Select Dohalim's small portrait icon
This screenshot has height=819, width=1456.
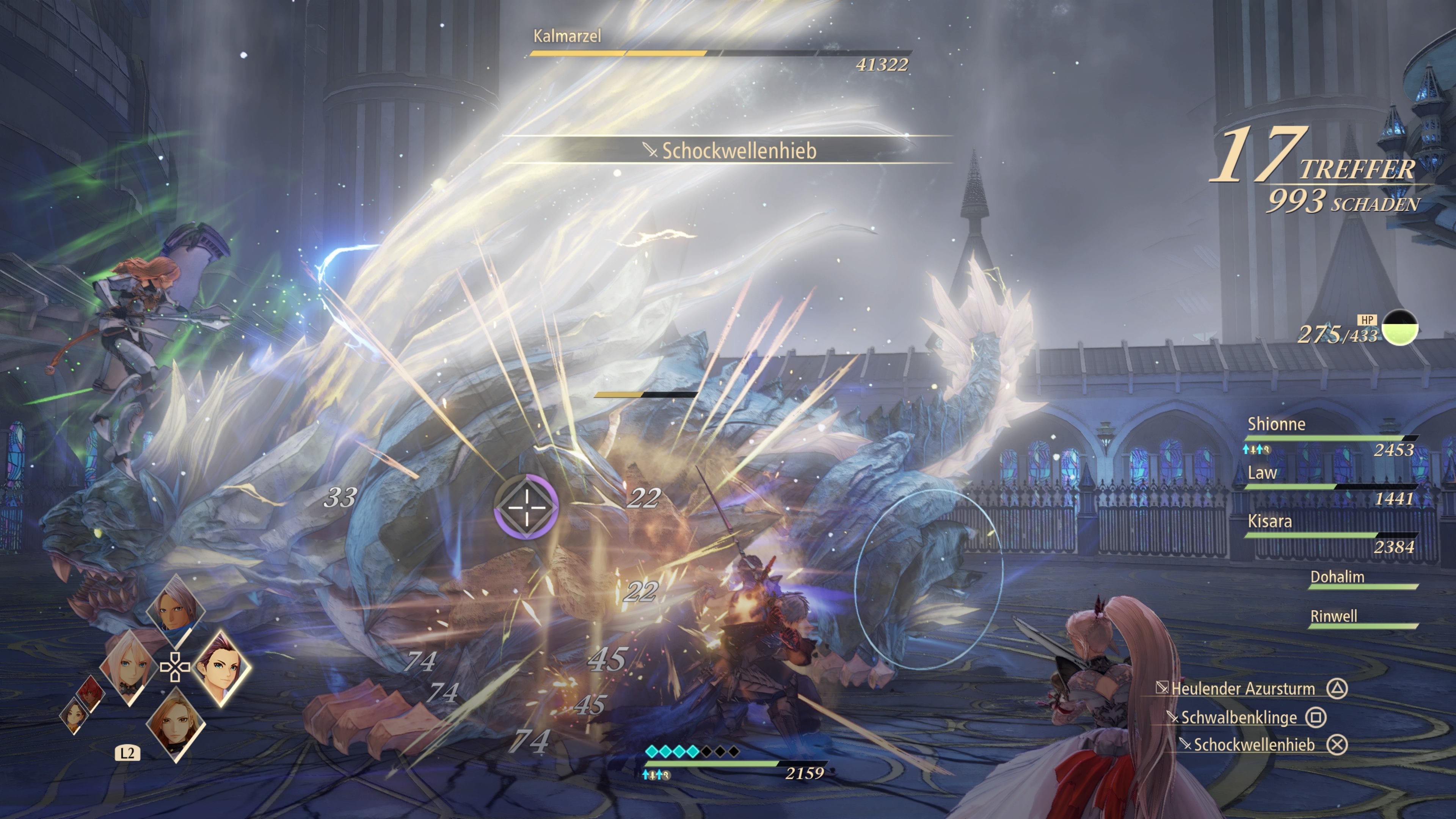(176, 610)
